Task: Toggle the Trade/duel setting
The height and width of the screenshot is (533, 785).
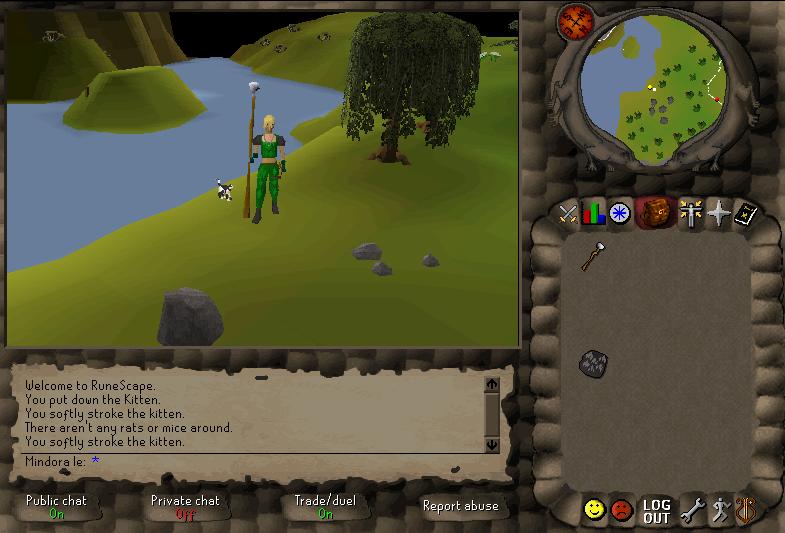Action: point(325,507)
